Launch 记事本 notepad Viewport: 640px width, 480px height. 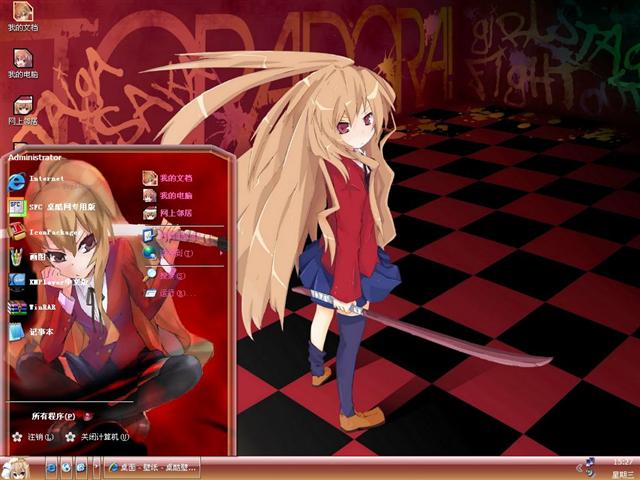tap(40, 332)
